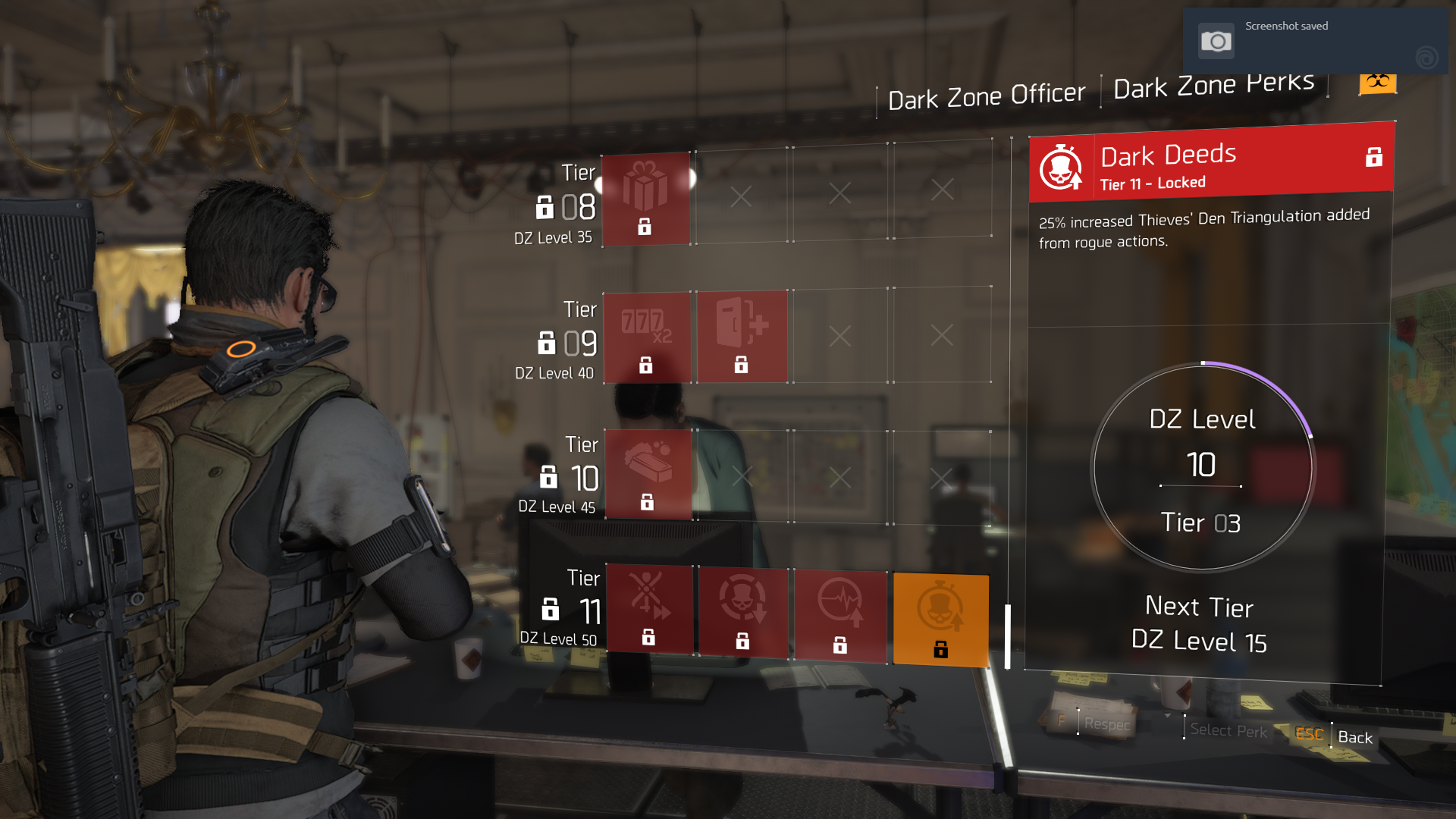Viewport: 1456px width, 819px height.
Task: Click the Respec button
Action: point(1106,724)
